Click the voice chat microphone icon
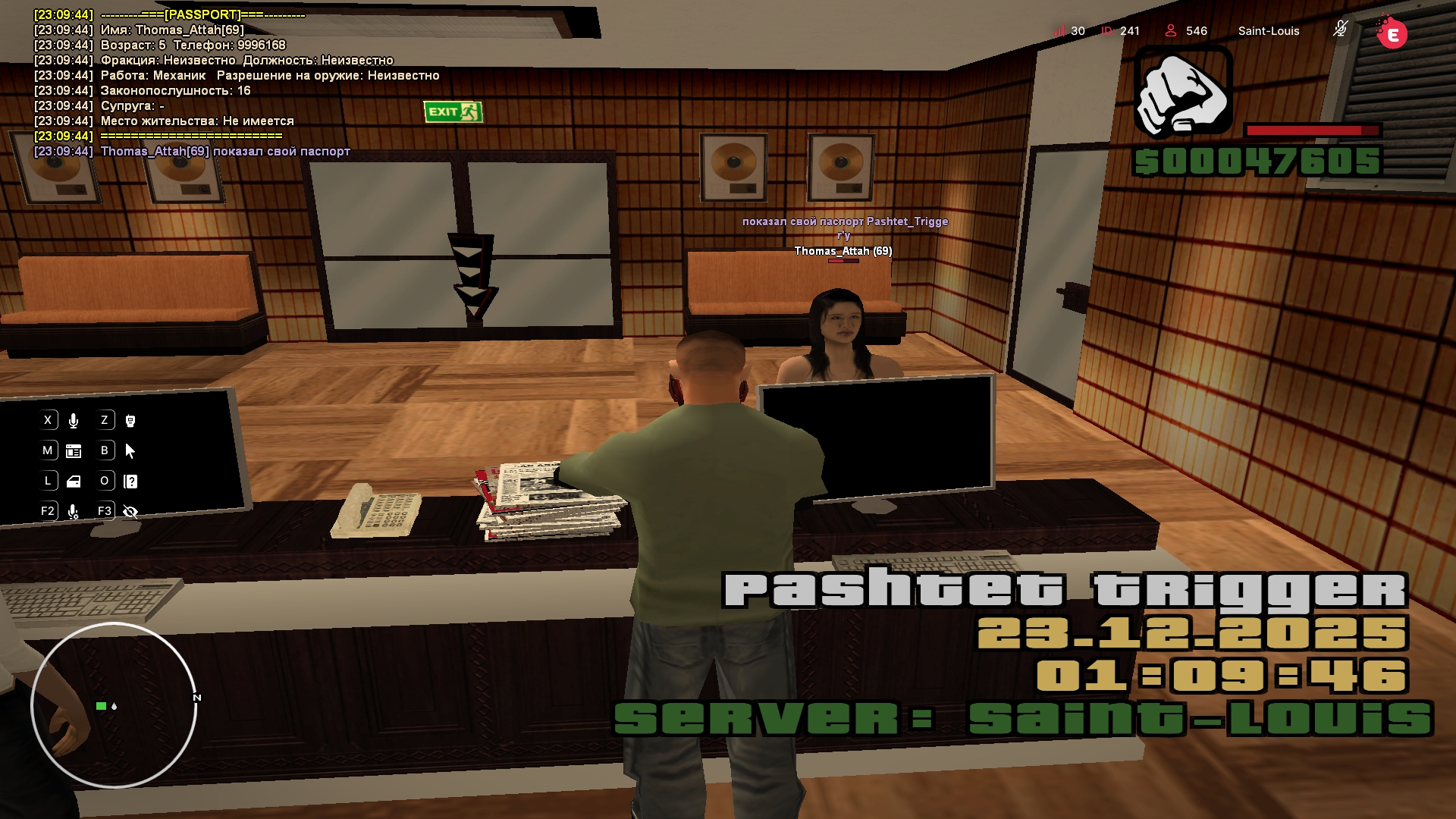The height and width of the screenshot is (819, 1456). (x=74, y=421)
